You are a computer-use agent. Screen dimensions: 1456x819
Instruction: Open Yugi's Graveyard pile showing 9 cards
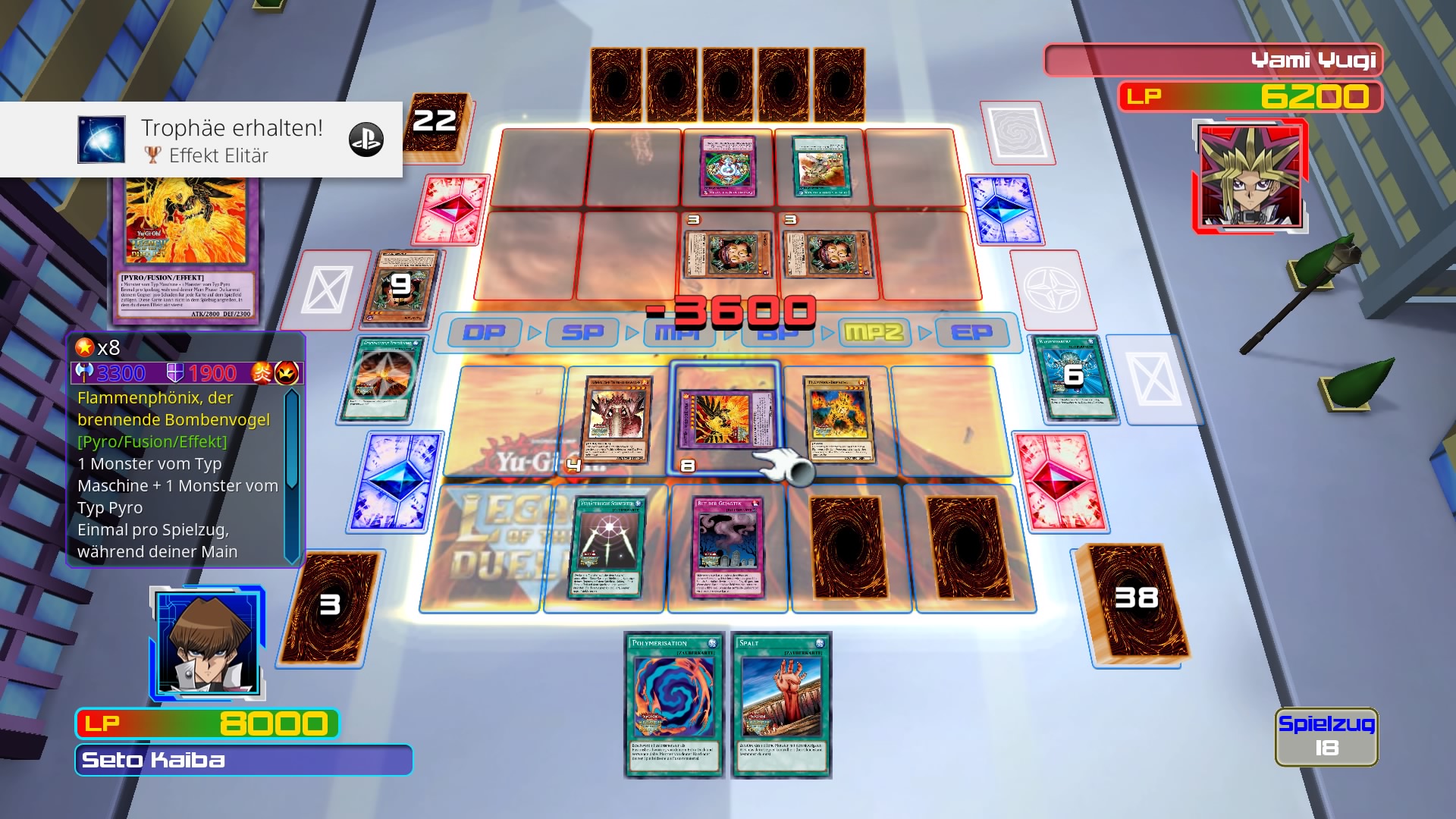pyautogui.click(x=398, y=284)
